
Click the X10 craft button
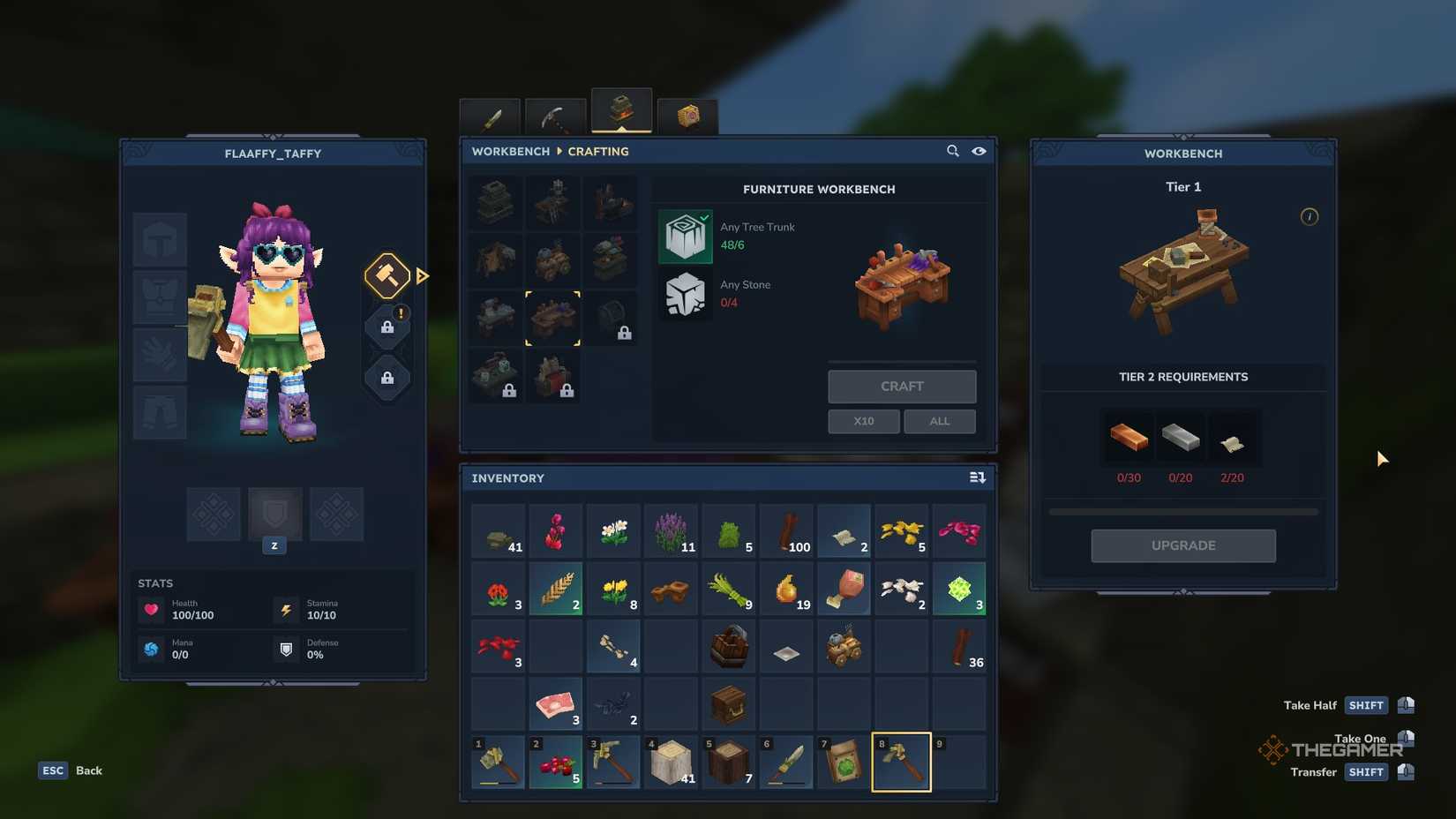[x=863, y=421]
